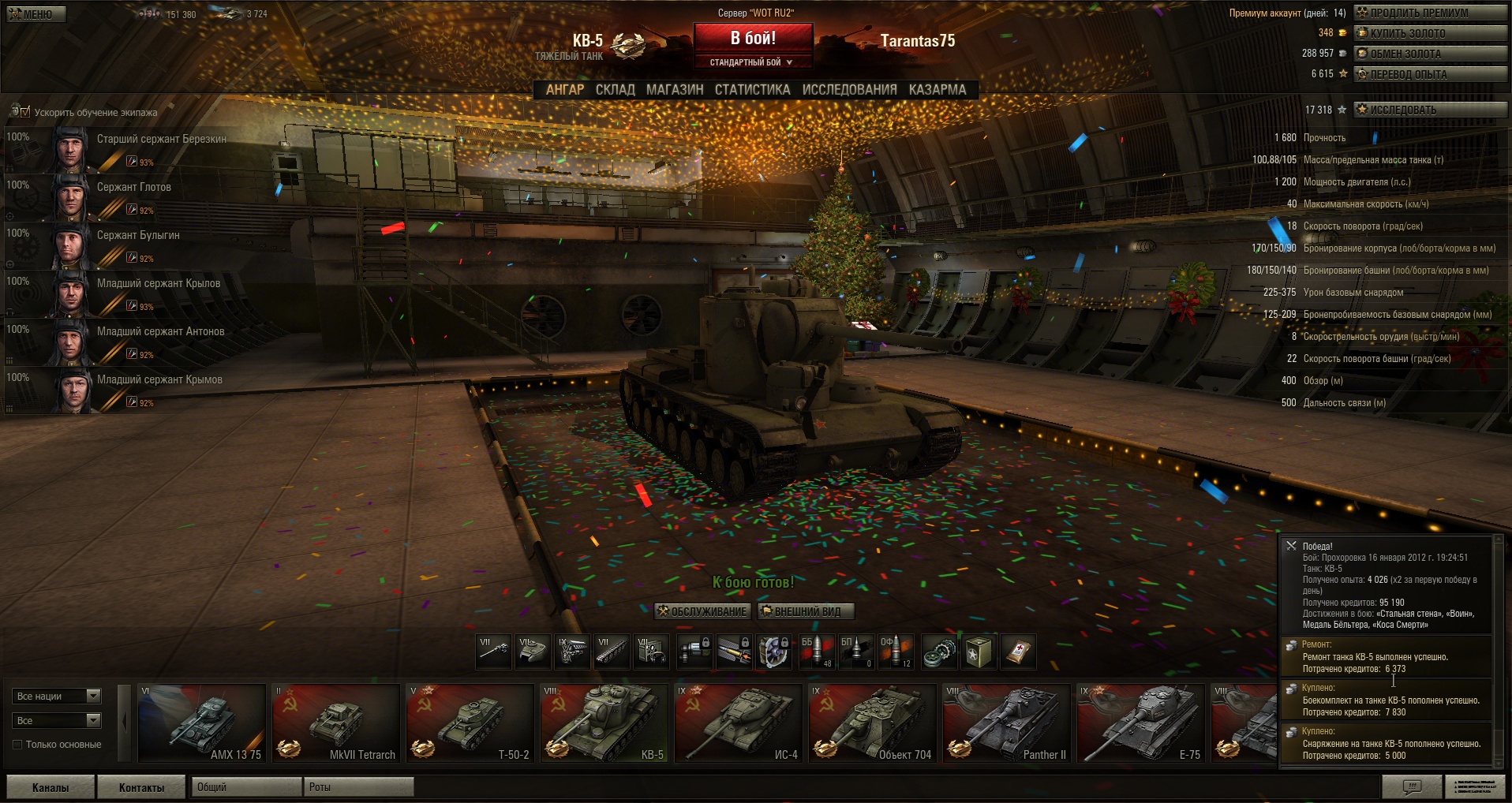Click the ИССЛЕДОВАТЬ research button
This screenshot has width=1512, height=803.
(x=1429, y=110)
